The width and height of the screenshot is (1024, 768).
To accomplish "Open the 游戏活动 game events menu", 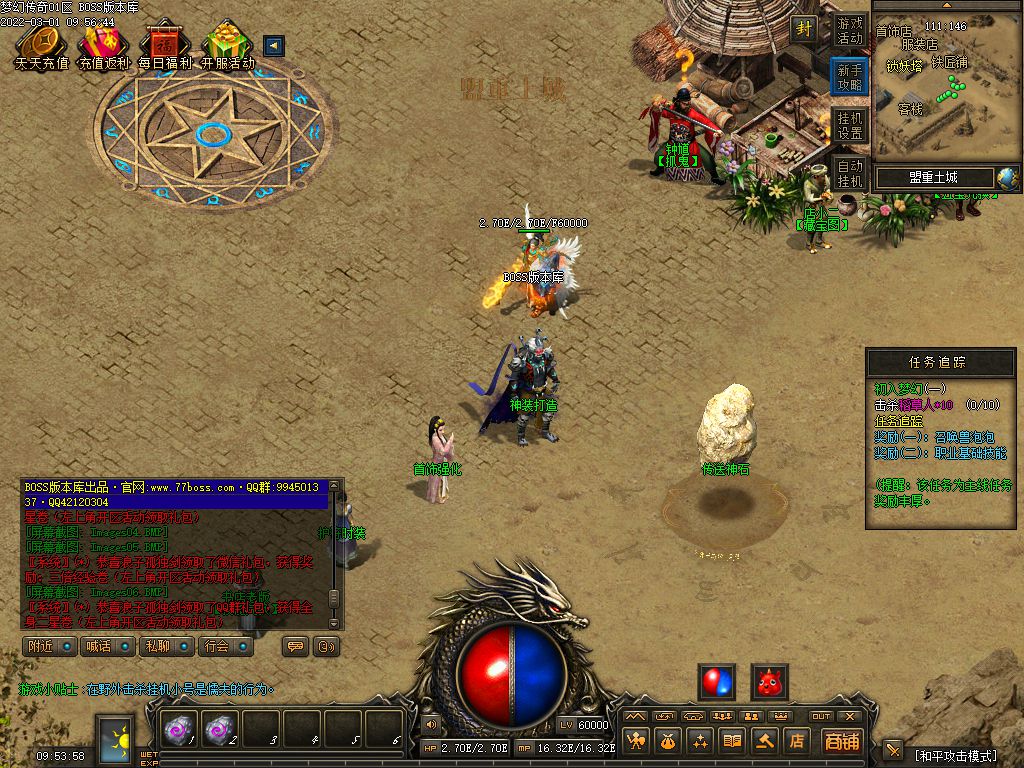I will click(849, 31).
